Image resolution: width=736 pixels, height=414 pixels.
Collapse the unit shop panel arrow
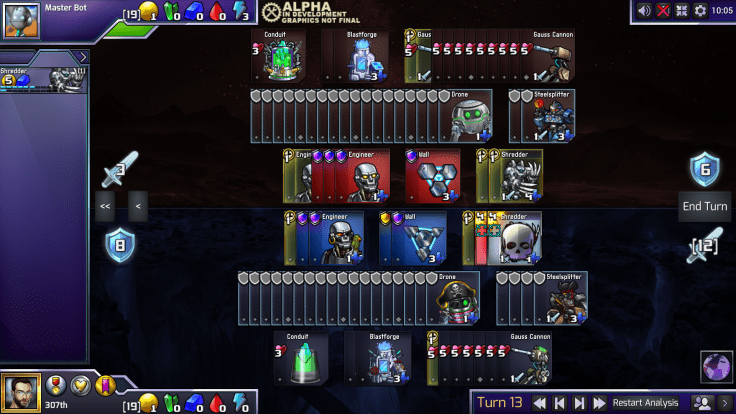tap(83, 57)
